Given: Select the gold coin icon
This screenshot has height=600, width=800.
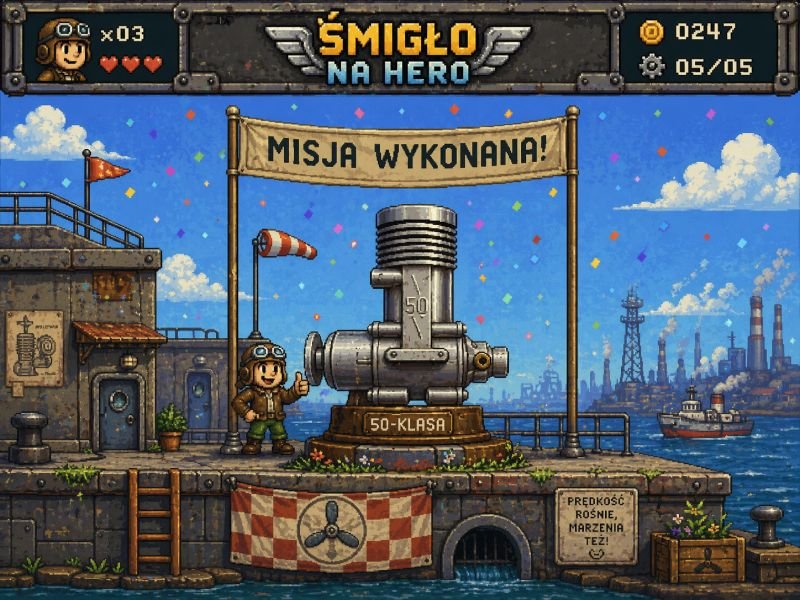Looking at the screenshot, I should (x=651, y=32).
